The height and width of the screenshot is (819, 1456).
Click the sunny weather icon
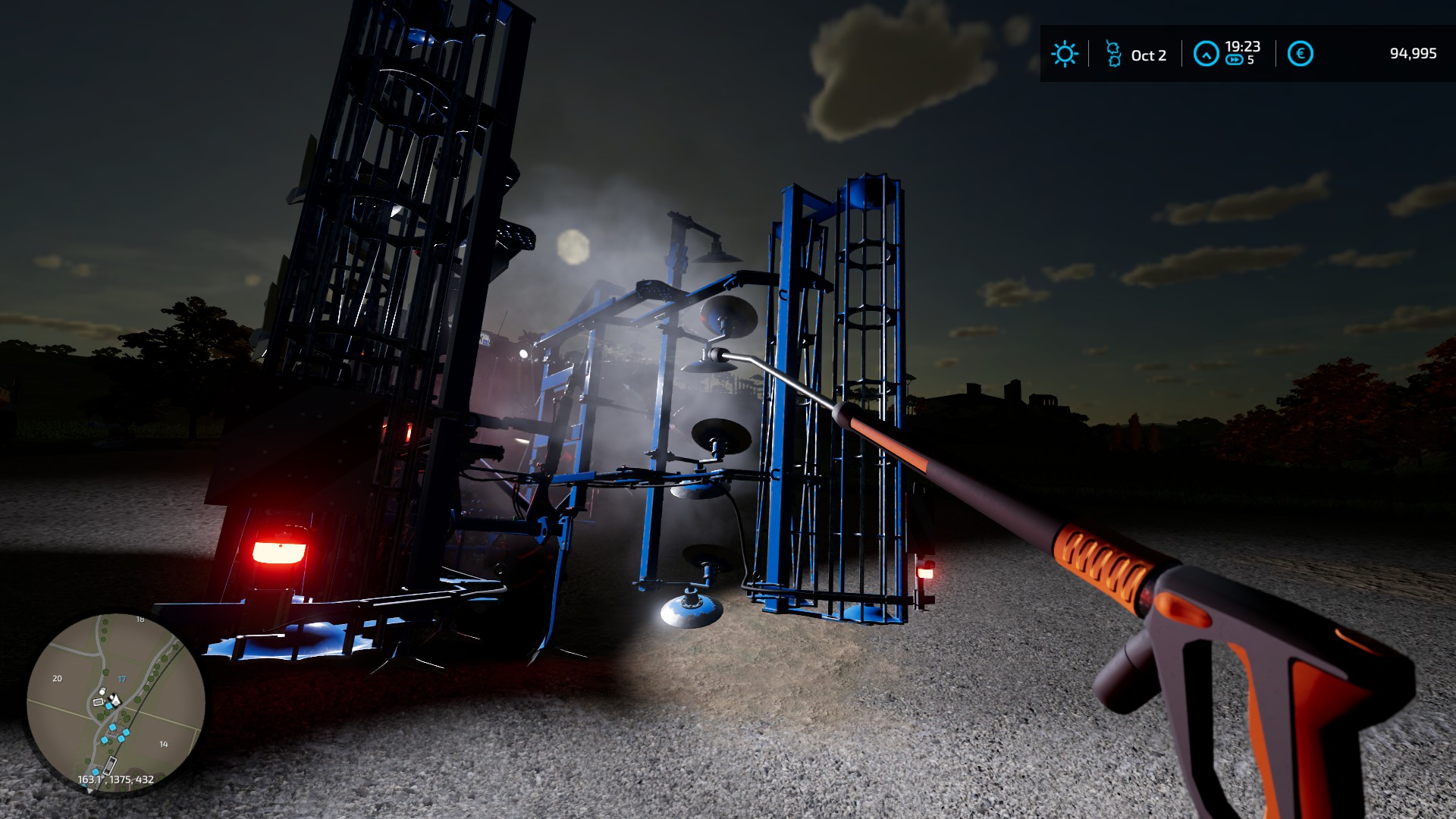click(1064, 54)
